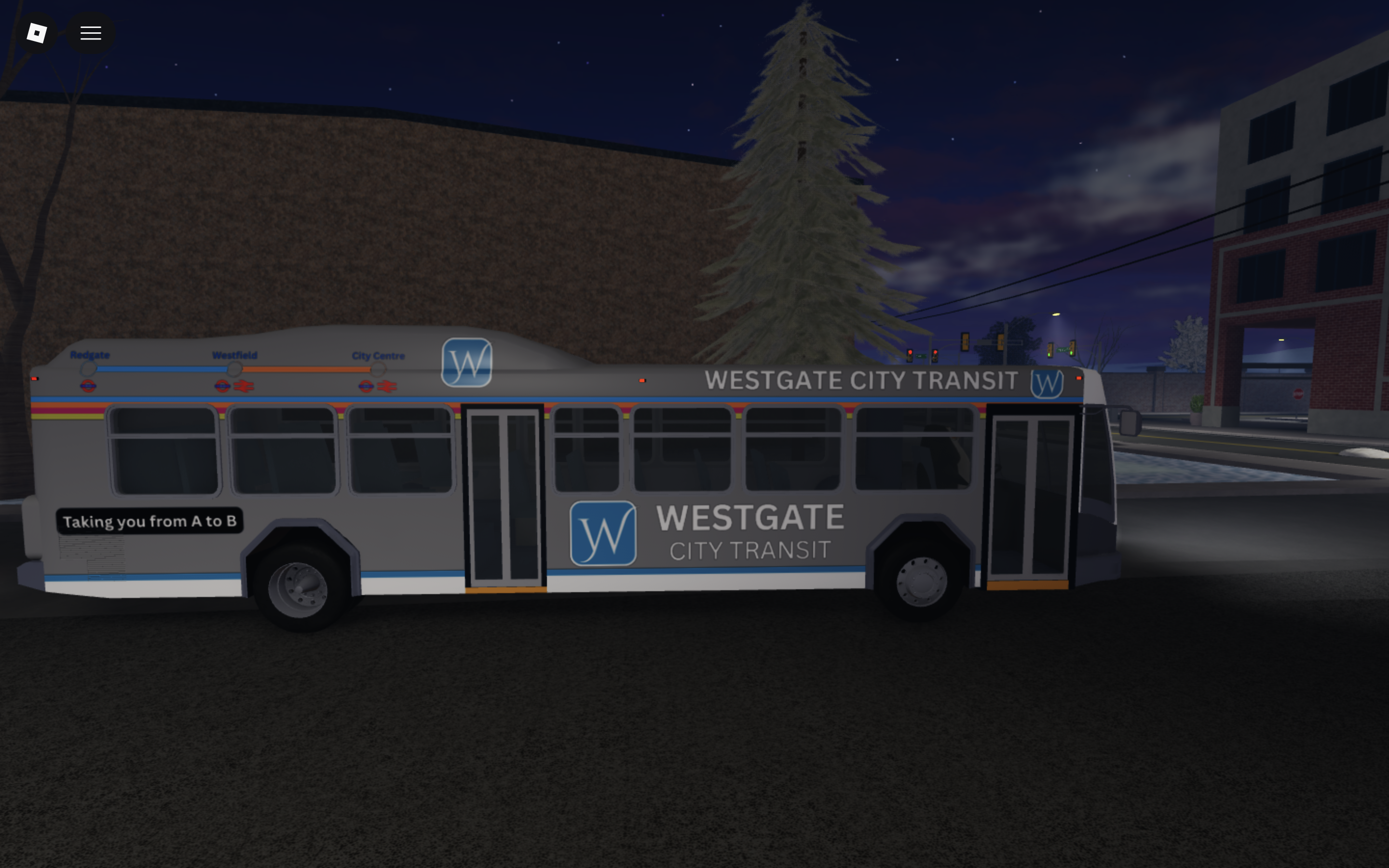
Task: Open the Roblox menu via hamburger icon
Action: click(90, 33)
